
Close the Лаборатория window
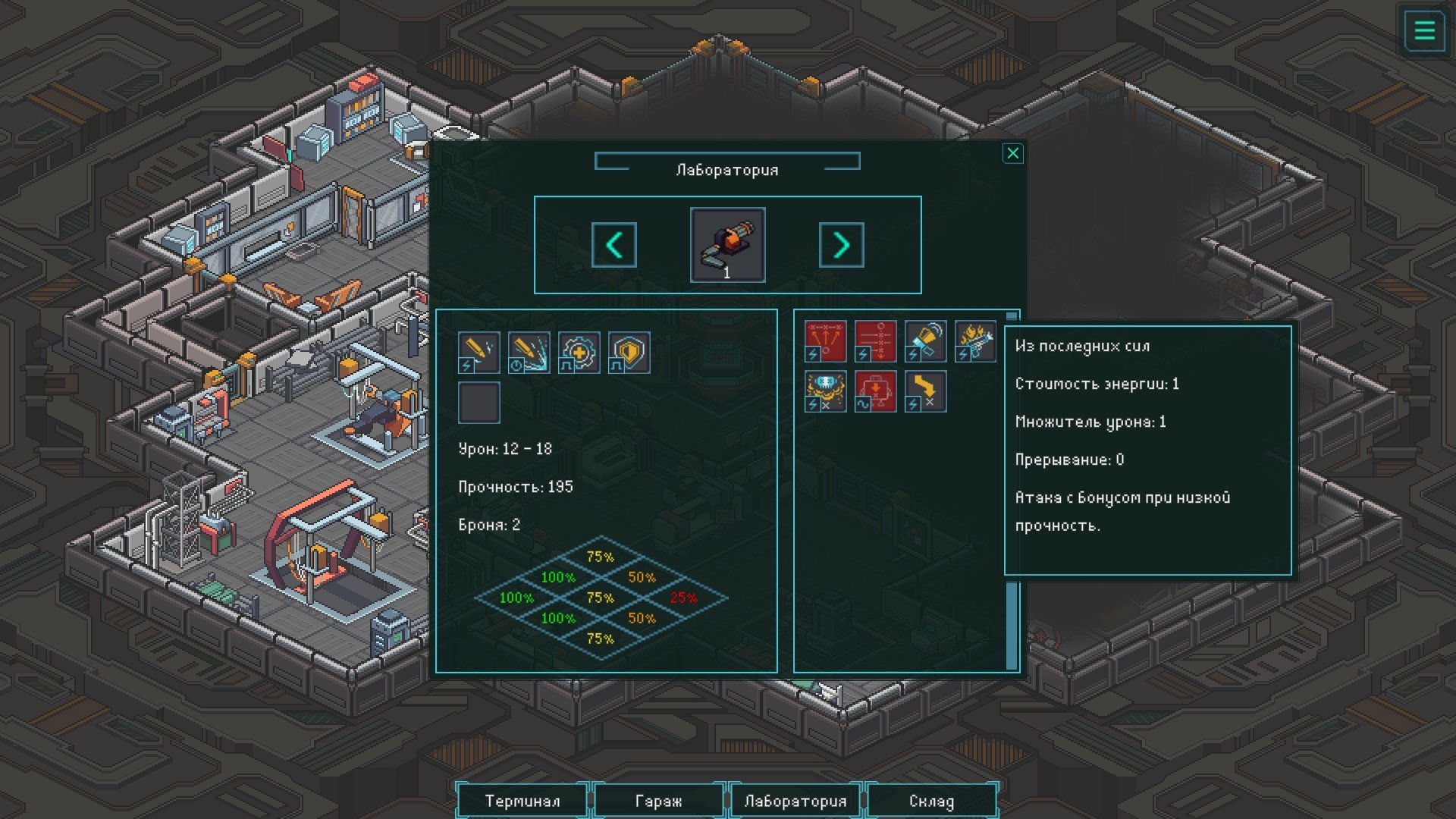tap(1012, 154)
